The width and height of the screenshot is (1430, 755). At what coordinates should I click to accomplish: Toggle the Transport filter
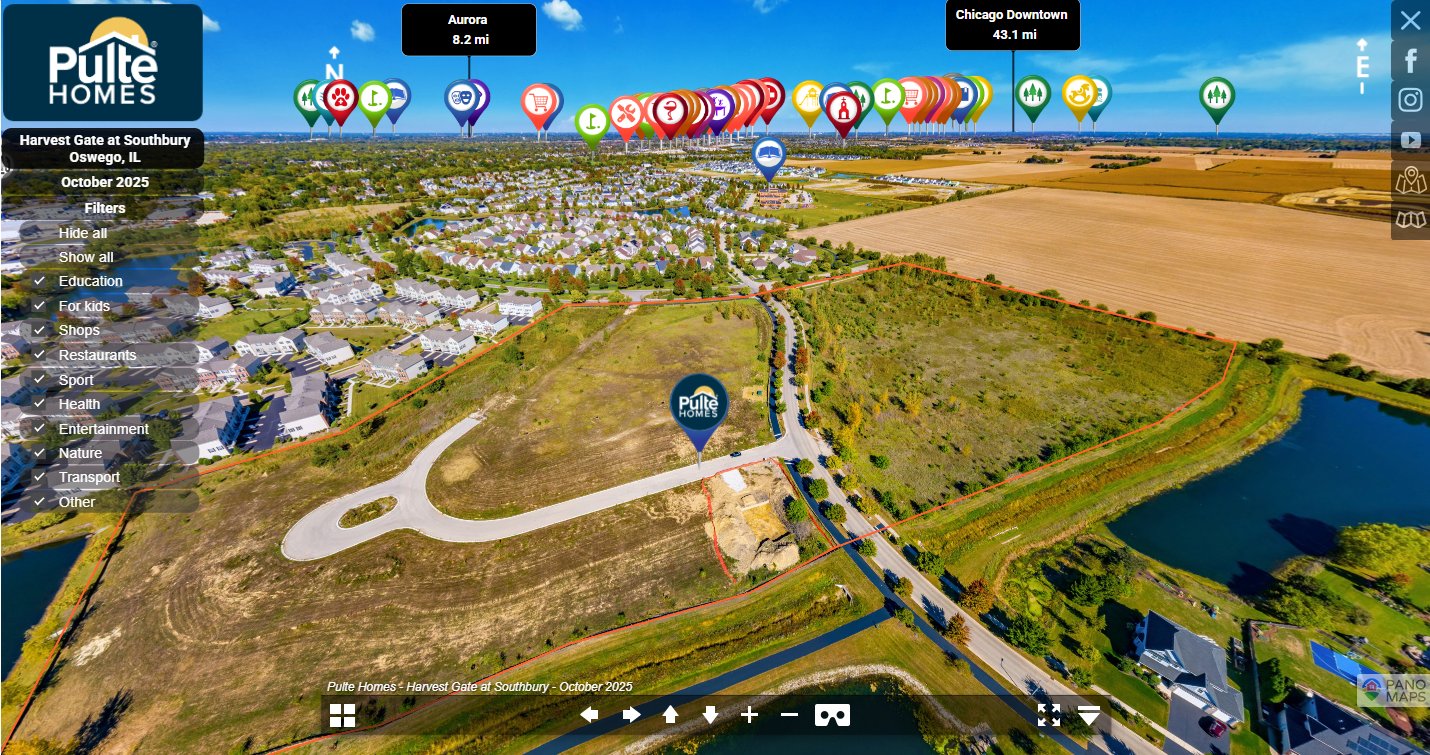tap(89, 477)
